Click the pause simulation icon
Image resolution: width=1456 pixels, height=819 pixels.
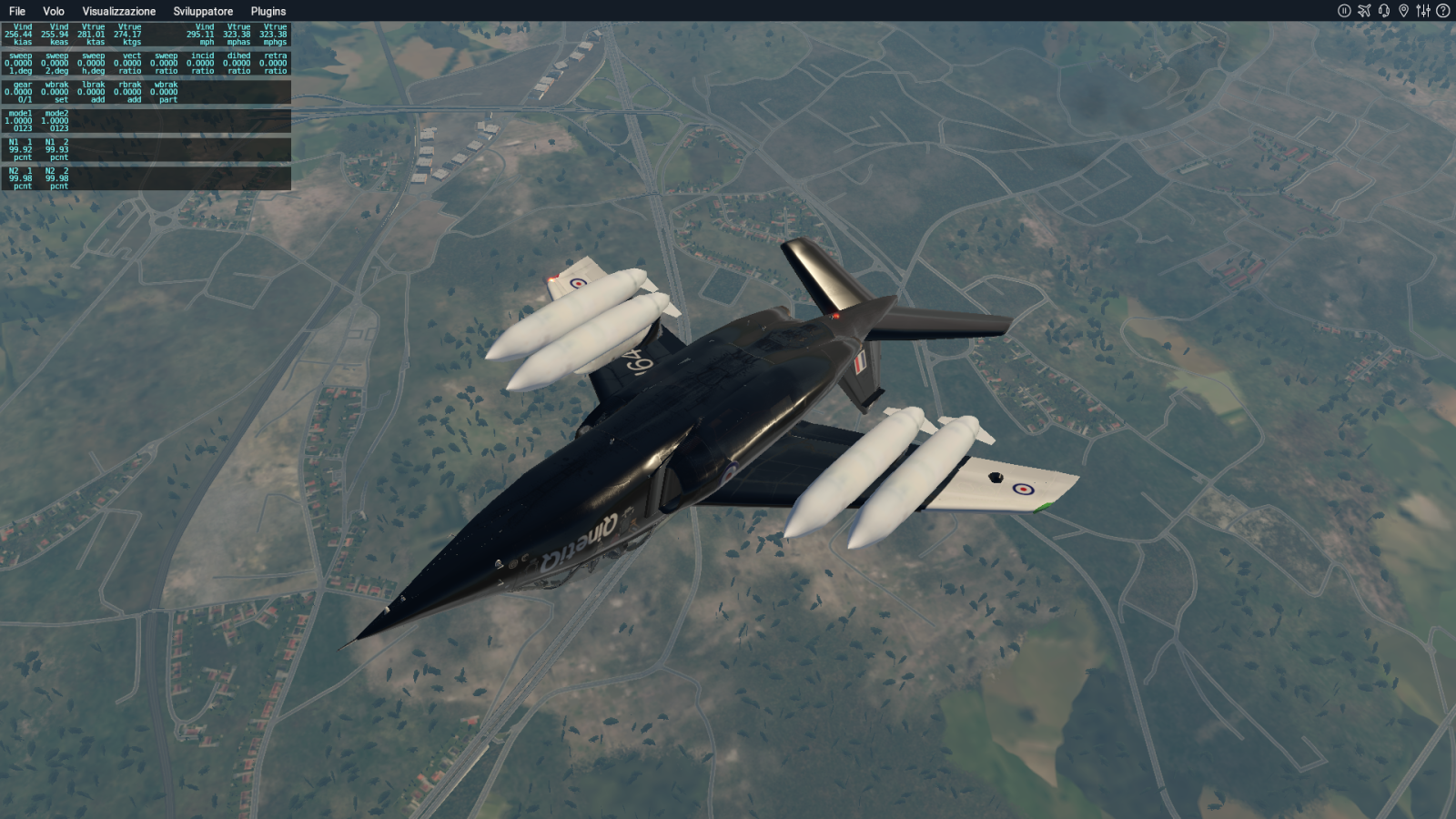click(1344, 11)
